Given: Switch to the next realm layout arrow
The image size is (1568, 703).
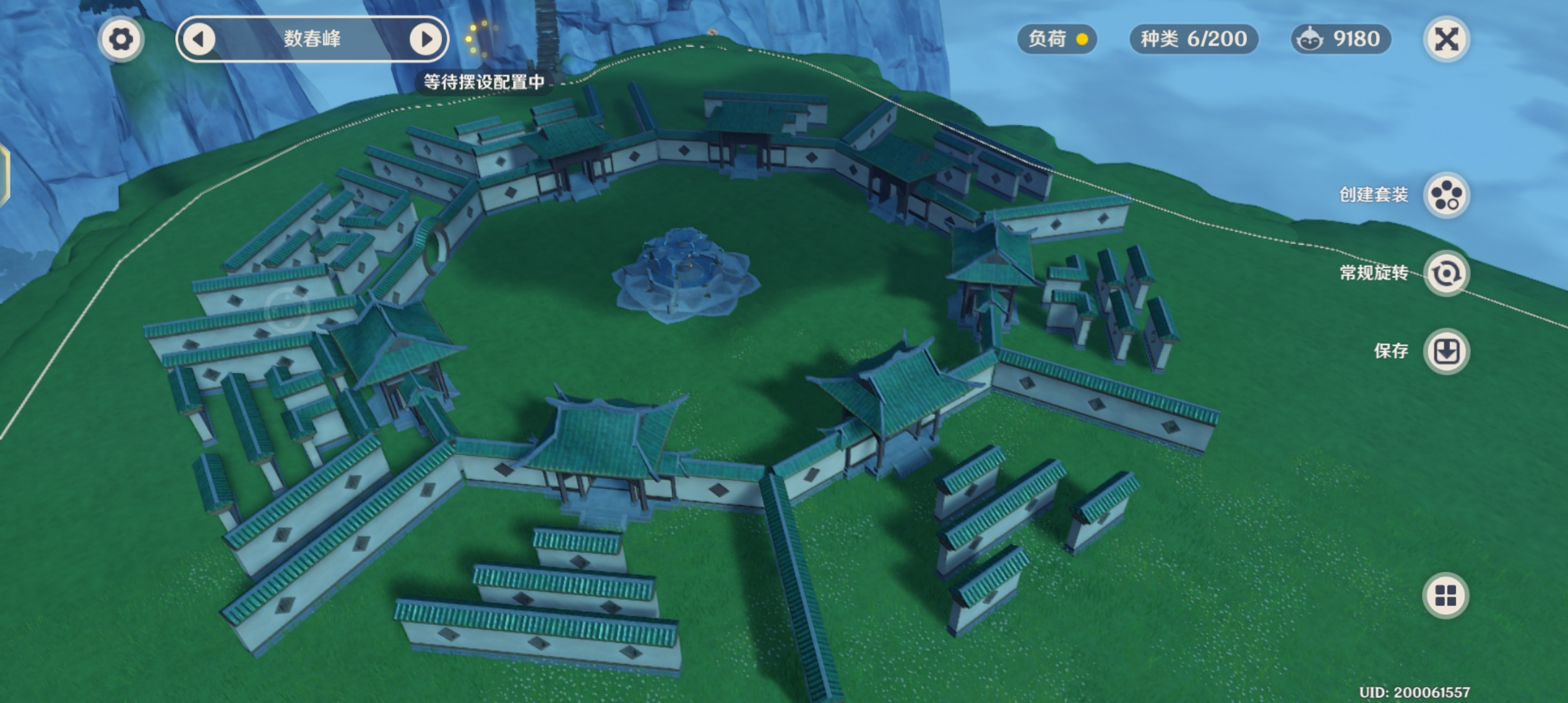Looking at the screenshot, I should 425,39.
